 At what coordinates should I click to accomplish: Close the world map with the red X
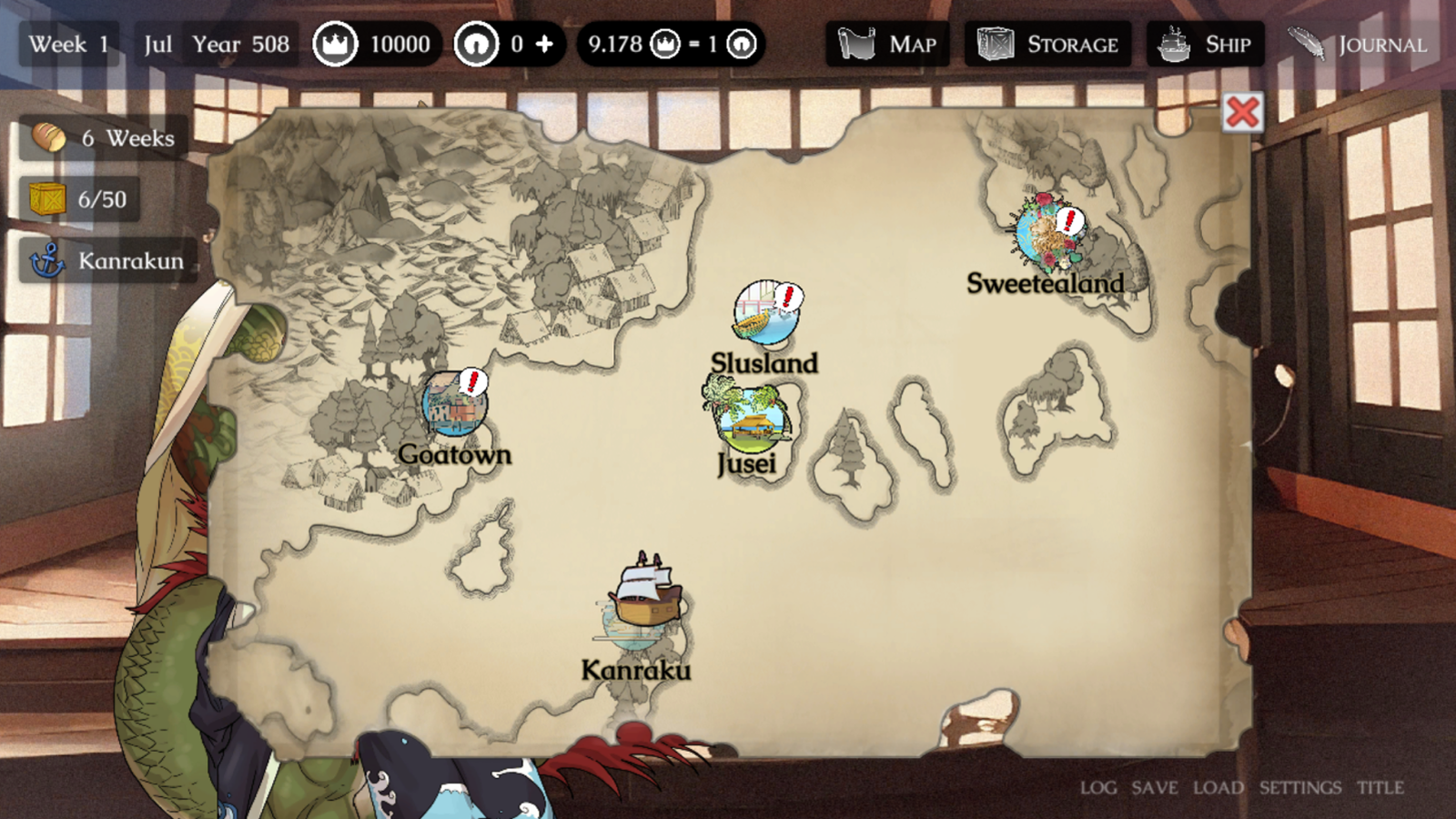(1243, 112)
